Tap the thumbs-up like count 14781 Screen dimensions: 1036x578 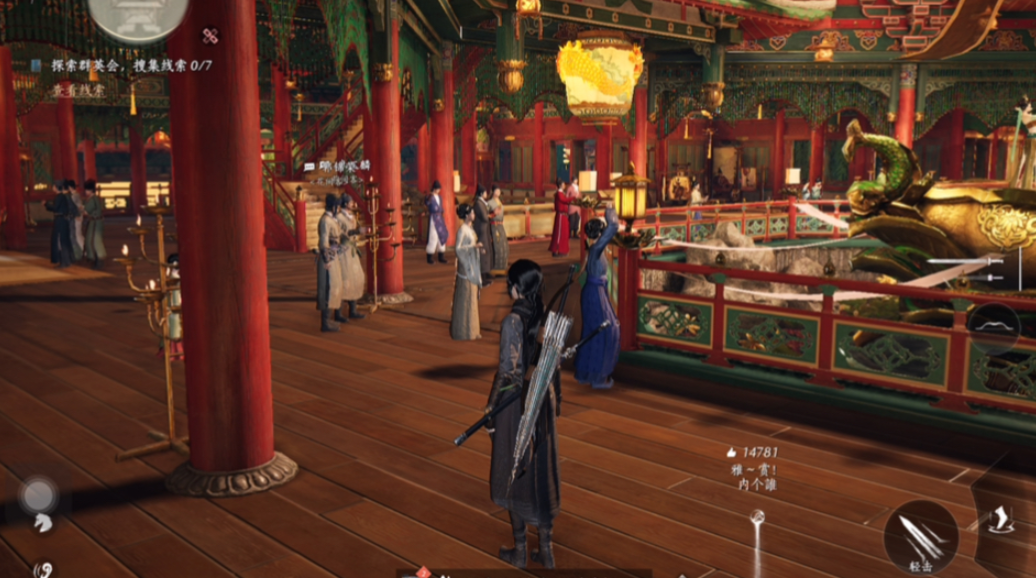pyautogui.click(x=752, y=452)
